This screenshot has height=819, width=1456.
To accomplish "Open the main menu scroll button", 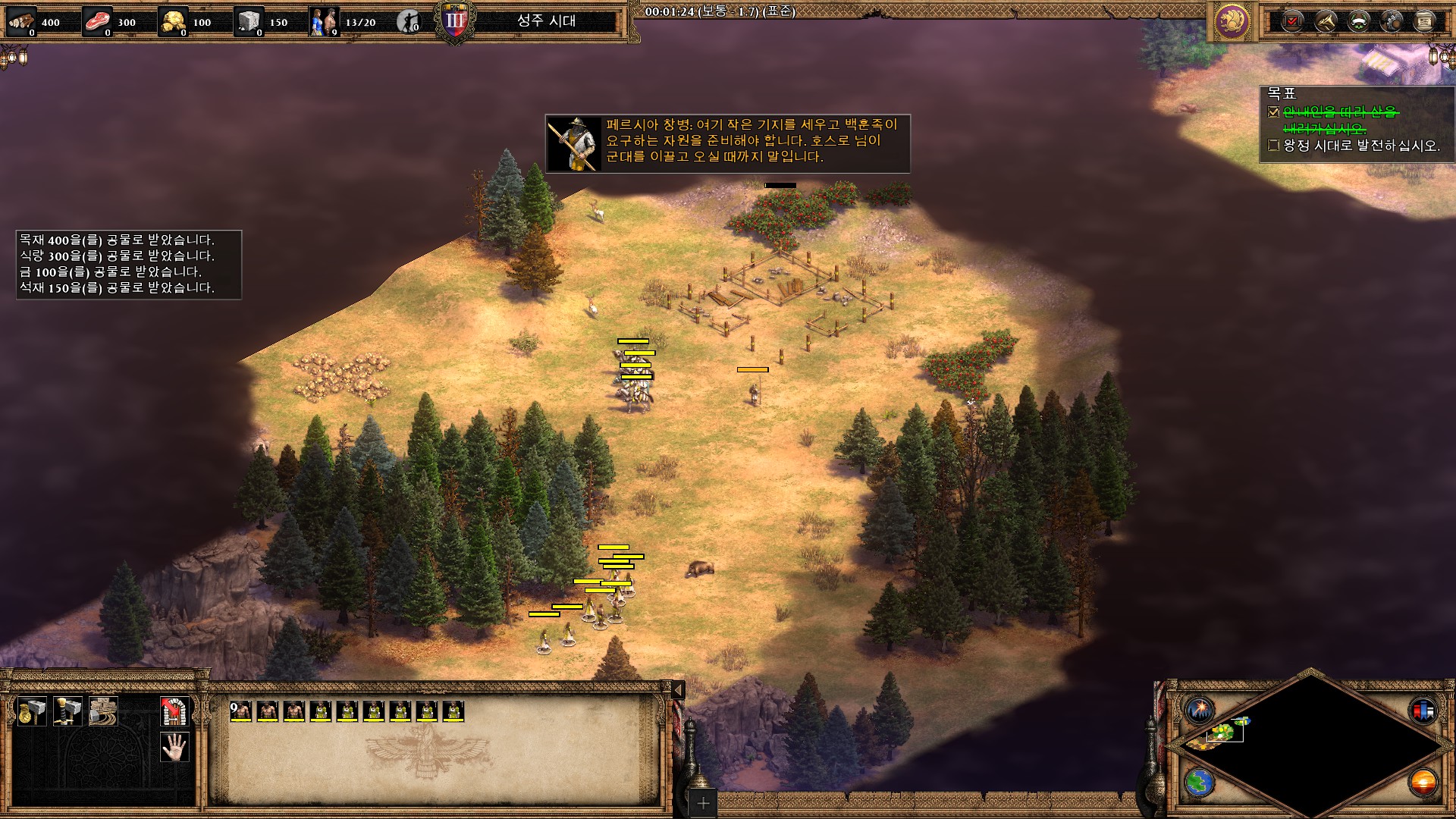I will tap(1425, 20).
